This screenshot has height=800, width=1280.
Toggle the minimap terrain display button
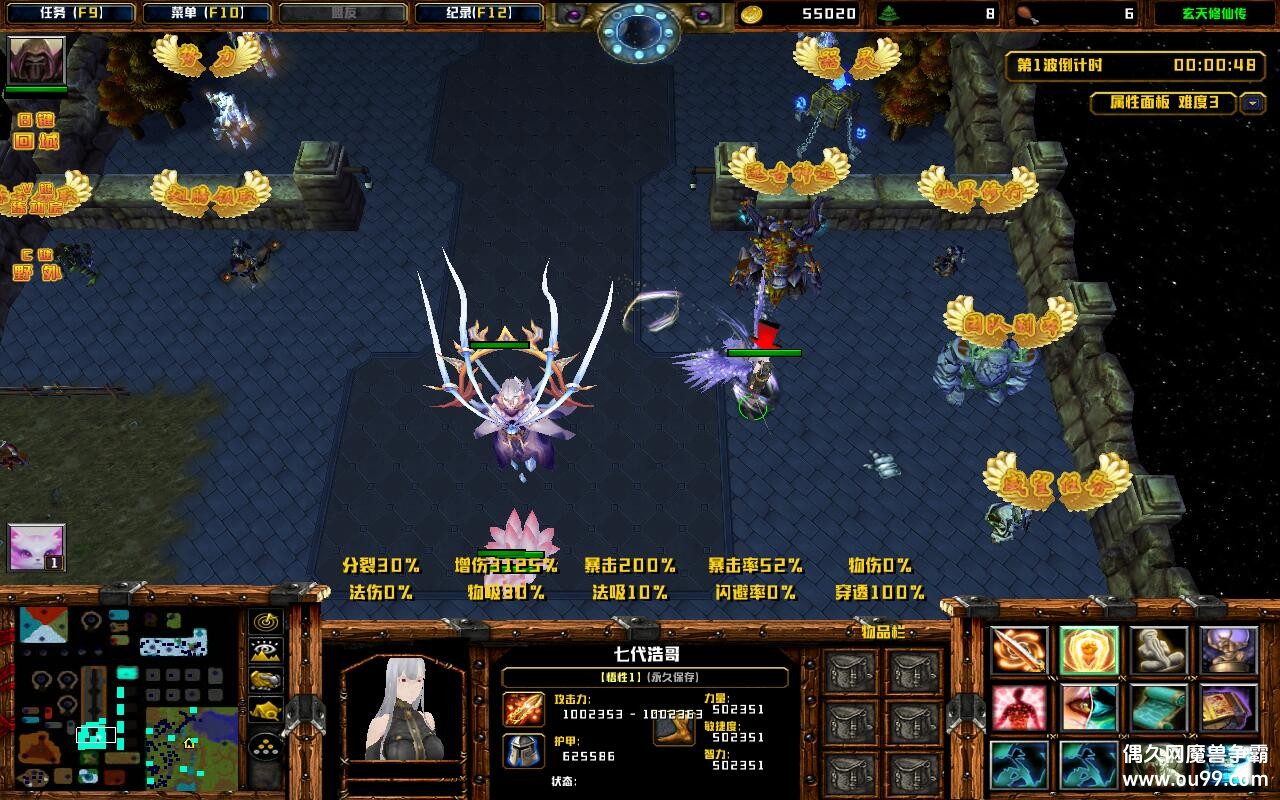point(265,651)
